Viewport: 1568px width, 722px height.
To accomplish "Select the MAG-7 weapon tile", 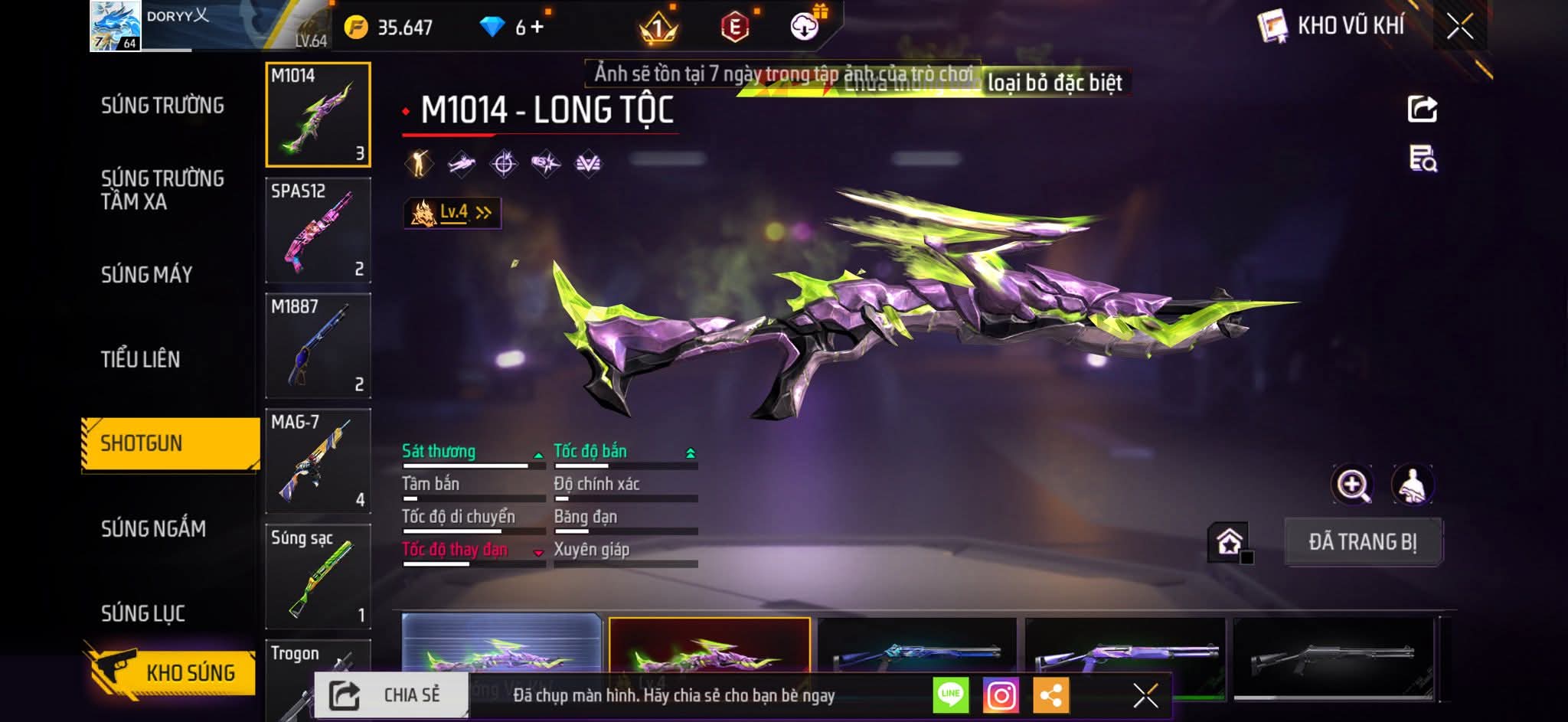I will click(318, 461).
